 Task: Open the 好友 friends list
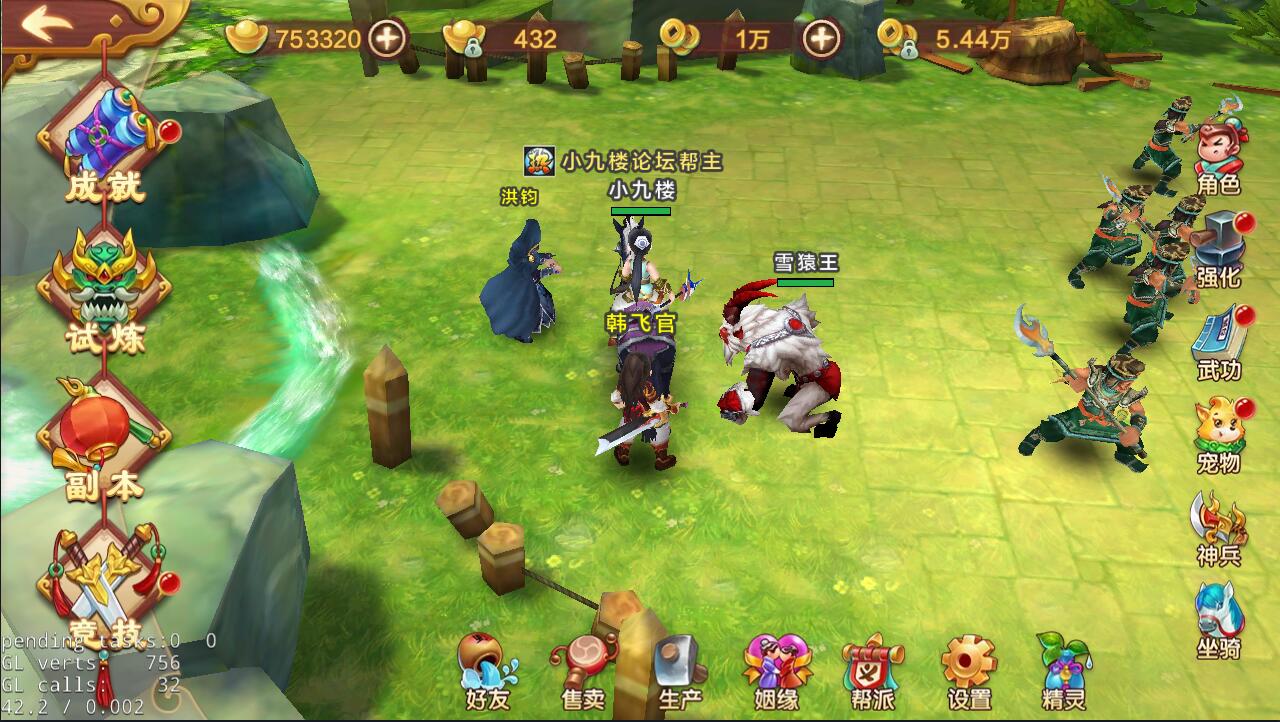pos(487,670)
